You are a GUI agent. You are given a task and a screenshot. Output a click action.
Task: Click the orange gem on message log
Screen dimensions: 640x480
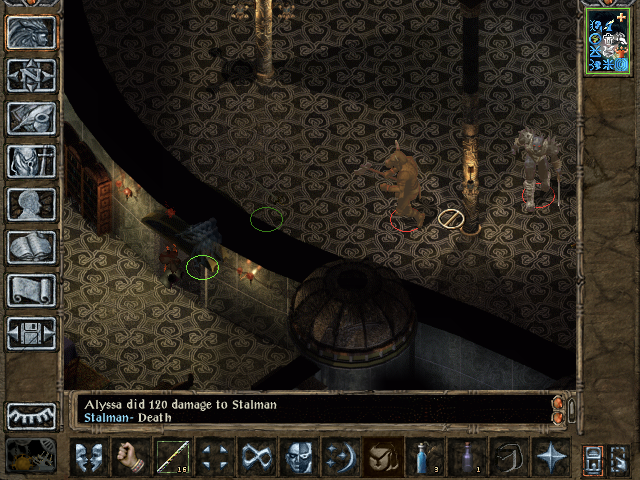(558, 403)
